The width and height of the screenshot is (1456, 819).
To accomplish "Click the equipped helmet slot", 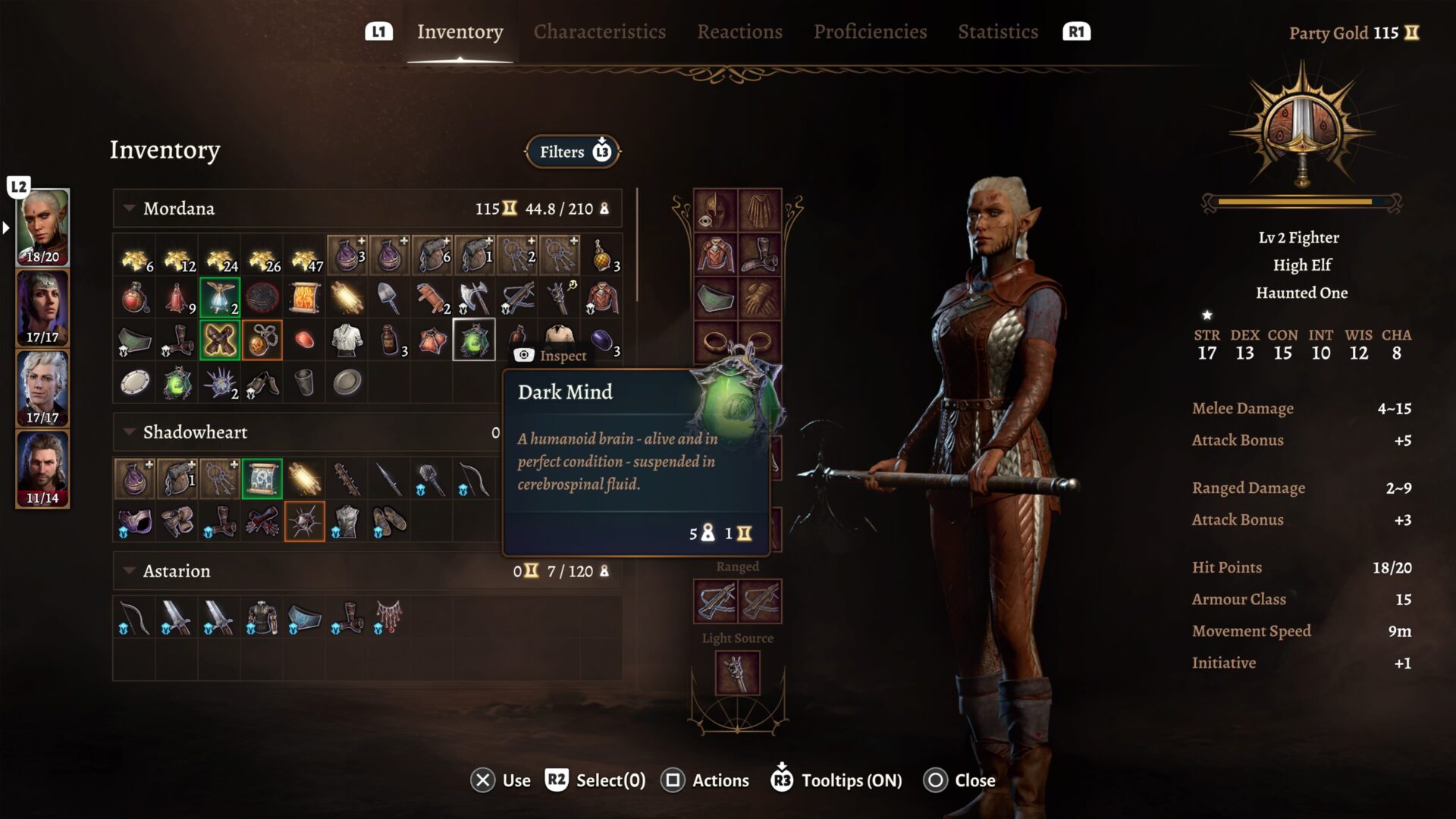I will [x=715, y=210].
